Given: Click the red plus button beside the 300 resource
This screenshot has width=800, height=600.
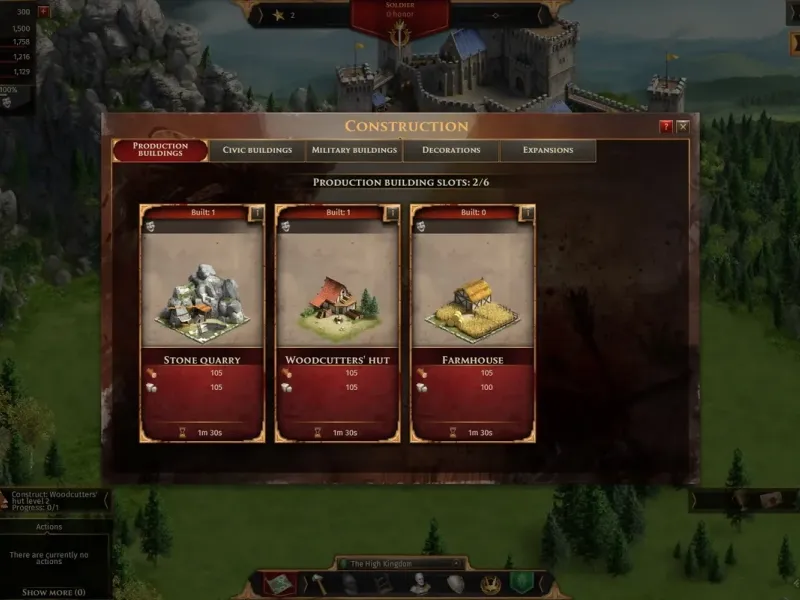Looking at the screenshot, I should click(x=43, y=11).
